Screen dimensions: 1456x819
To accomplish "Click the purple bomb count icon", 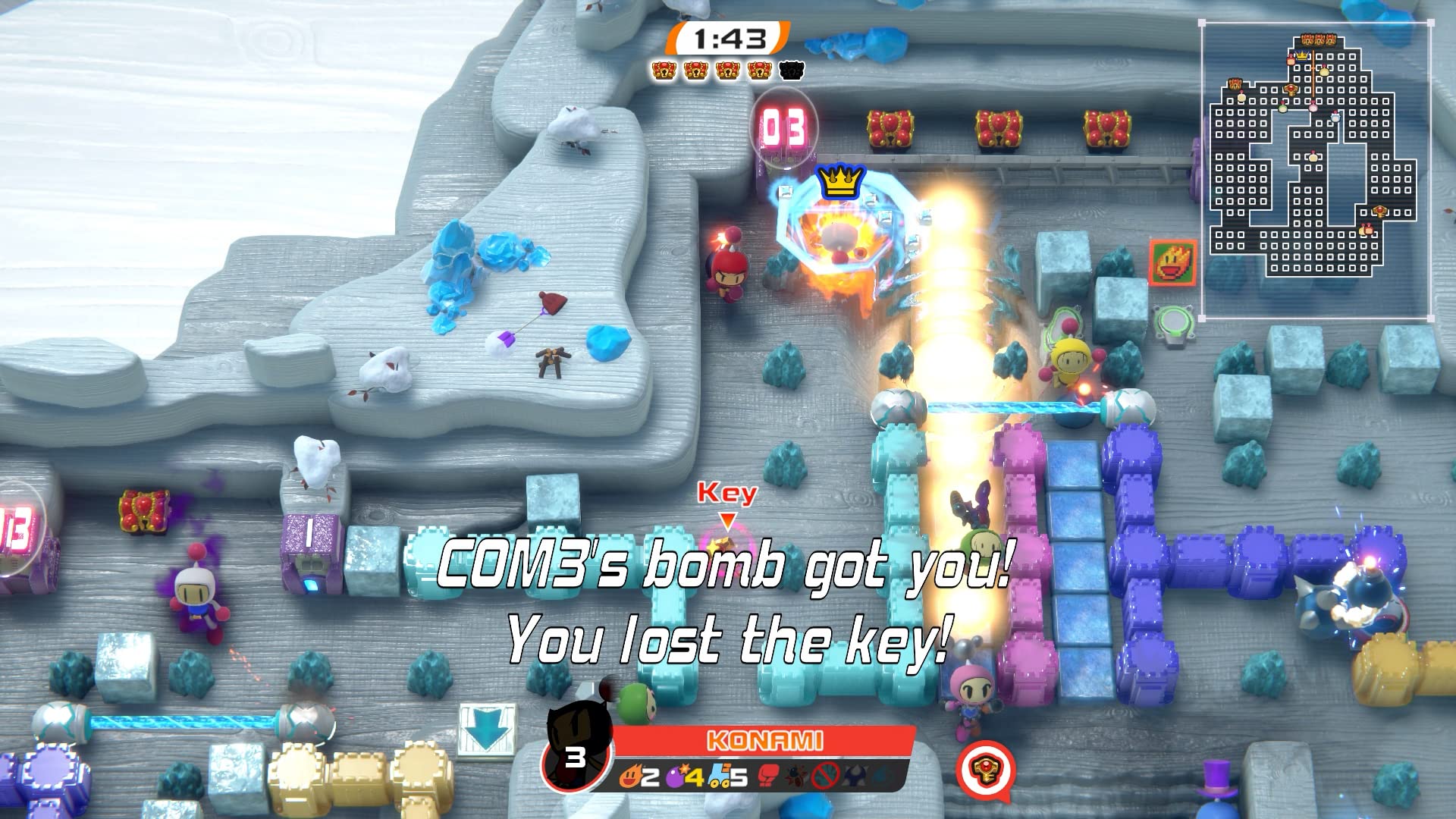I will [x=675, y=777].
